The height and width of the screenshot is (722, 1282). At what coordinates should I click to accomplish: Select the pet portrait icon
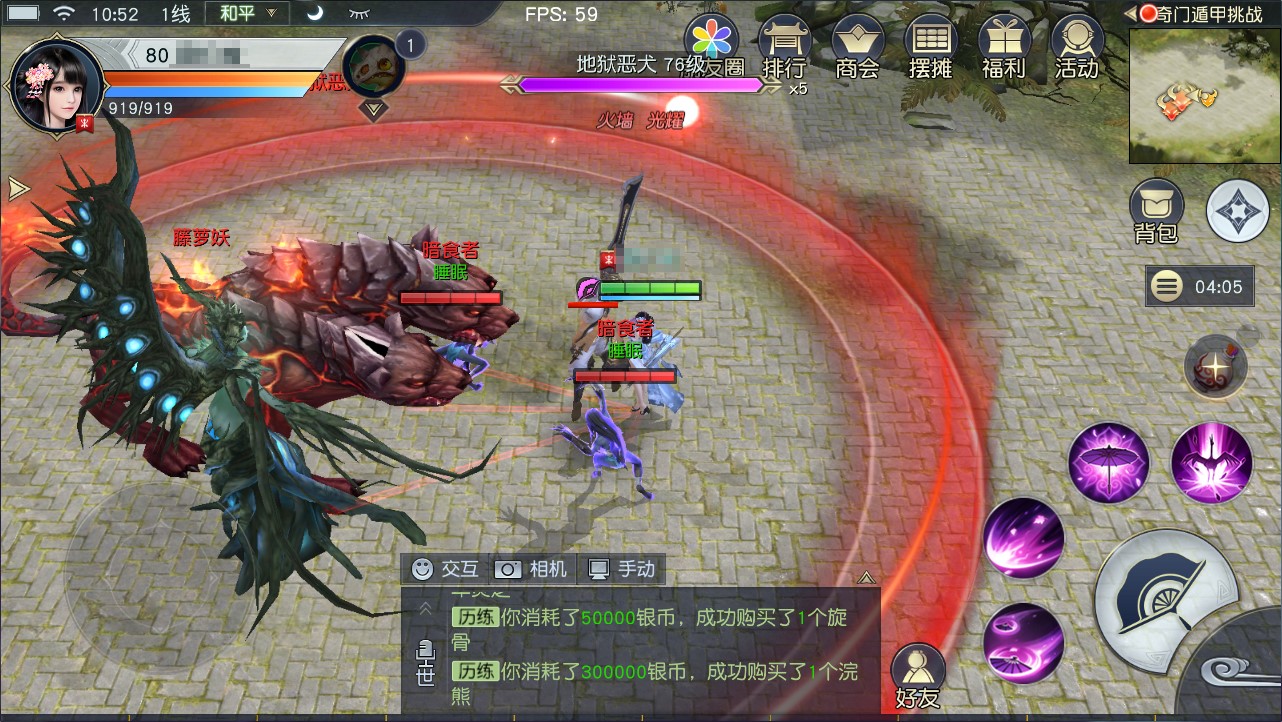[373, 67]
